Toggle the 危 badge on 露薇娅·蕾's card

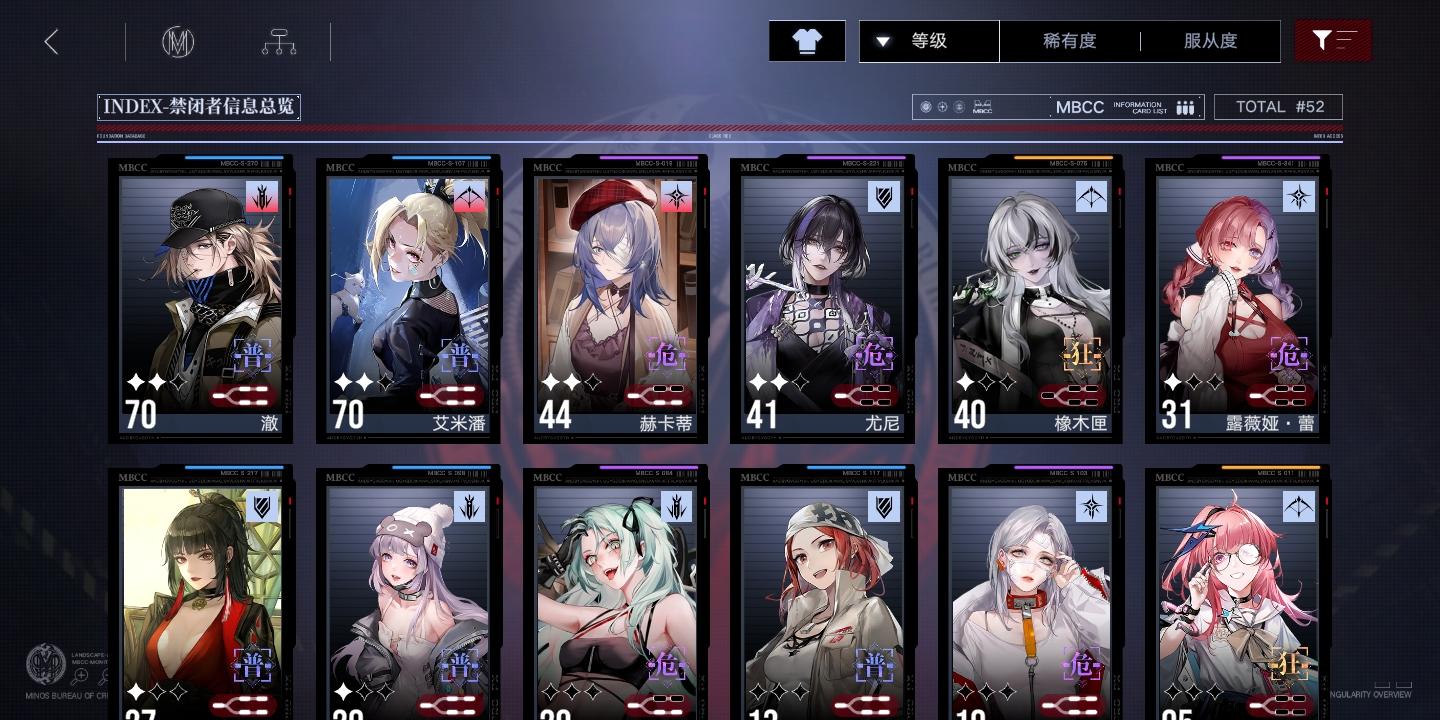coord(1288,355)
